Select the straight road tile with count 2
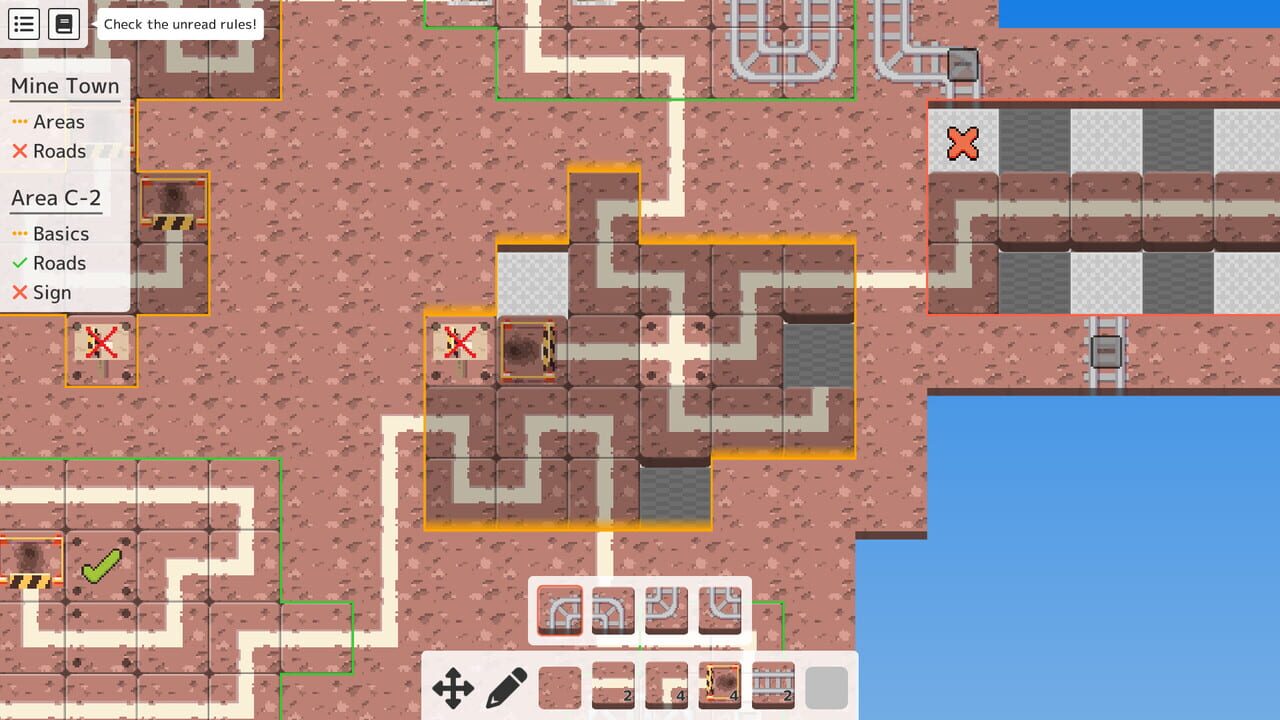This screenshot has width=1280, height=720. click(x=613, y=688)
